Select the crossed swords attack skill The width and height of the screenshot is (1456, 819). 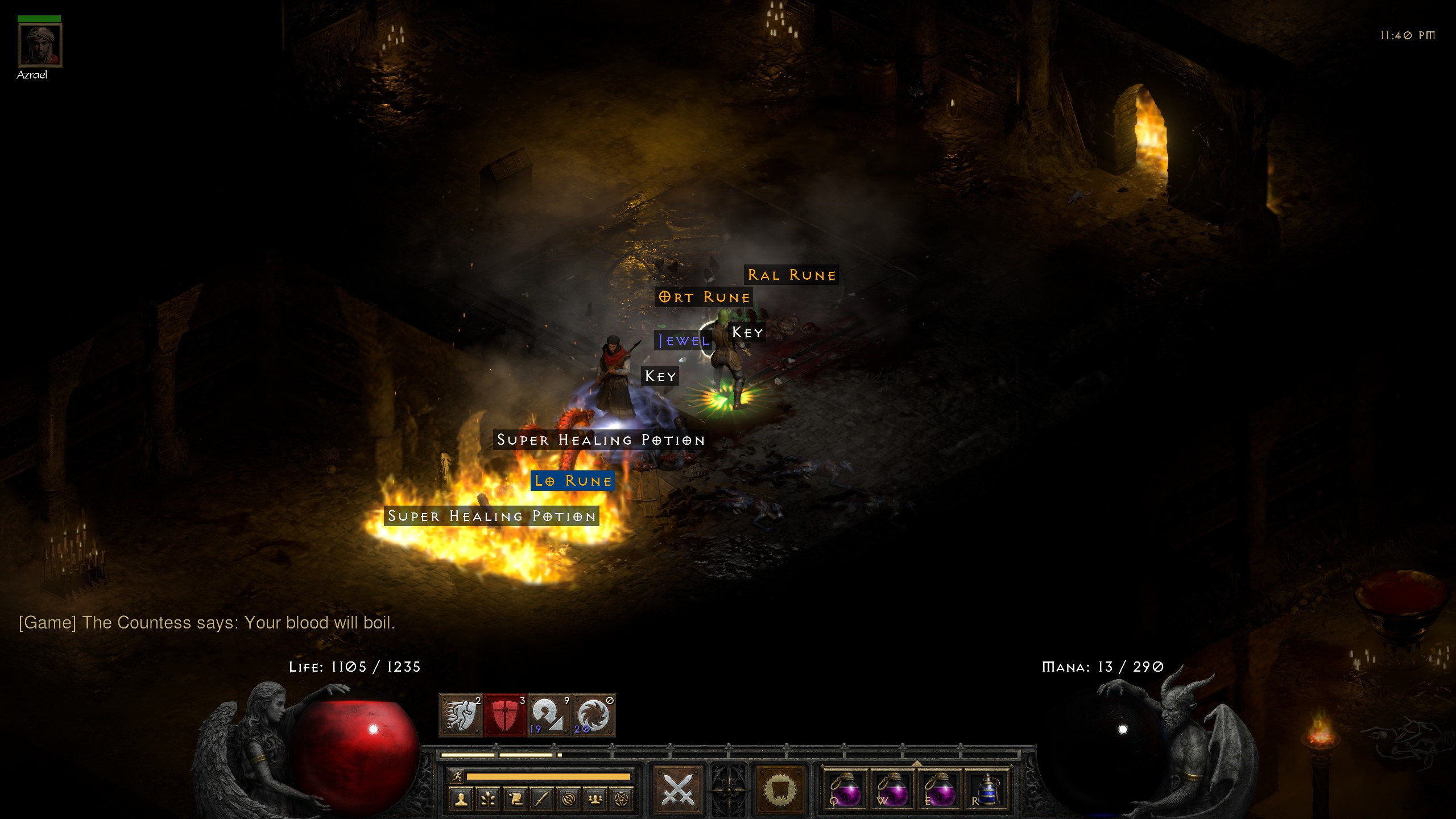coord(678,790)
